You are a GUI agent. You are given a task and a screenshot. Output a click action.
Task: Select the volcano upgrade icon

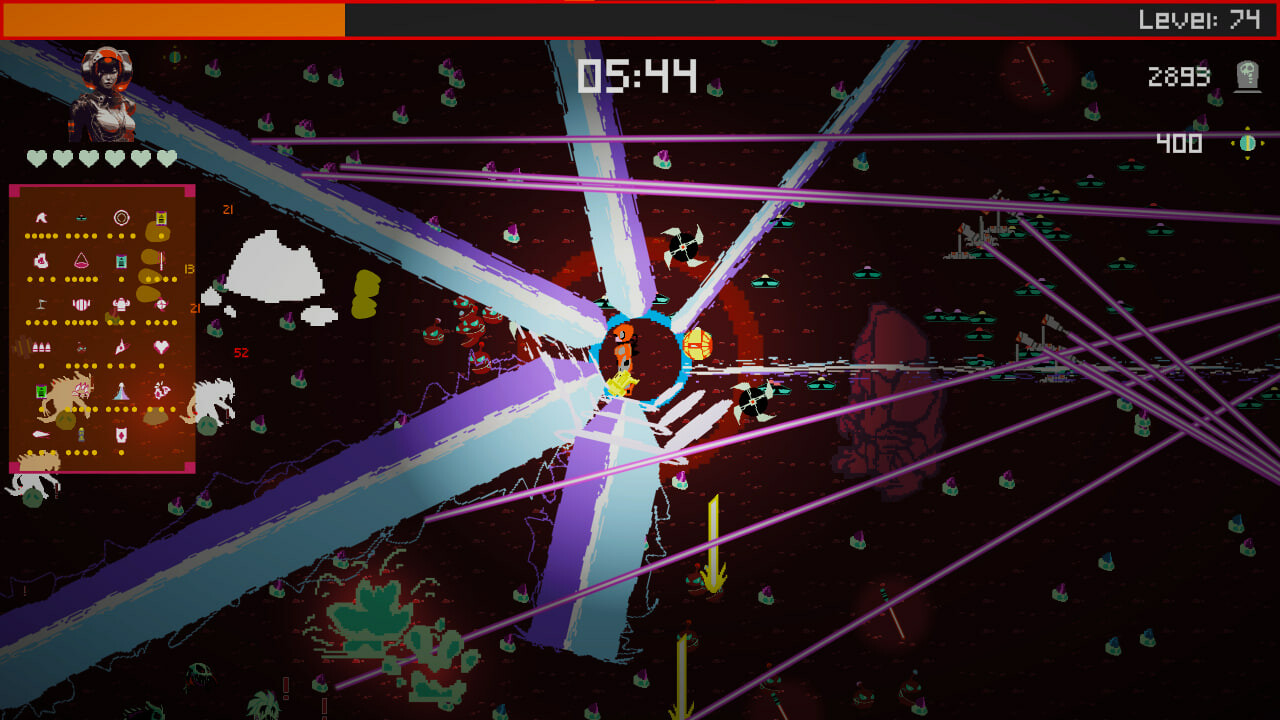[121, 390]
